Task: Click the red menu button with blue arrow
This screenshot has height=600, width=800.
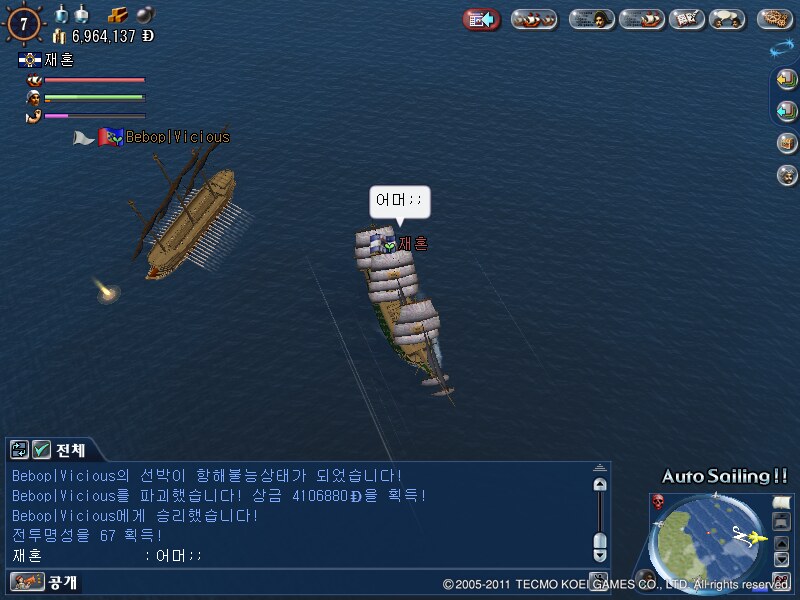Action: click(481, 19)
